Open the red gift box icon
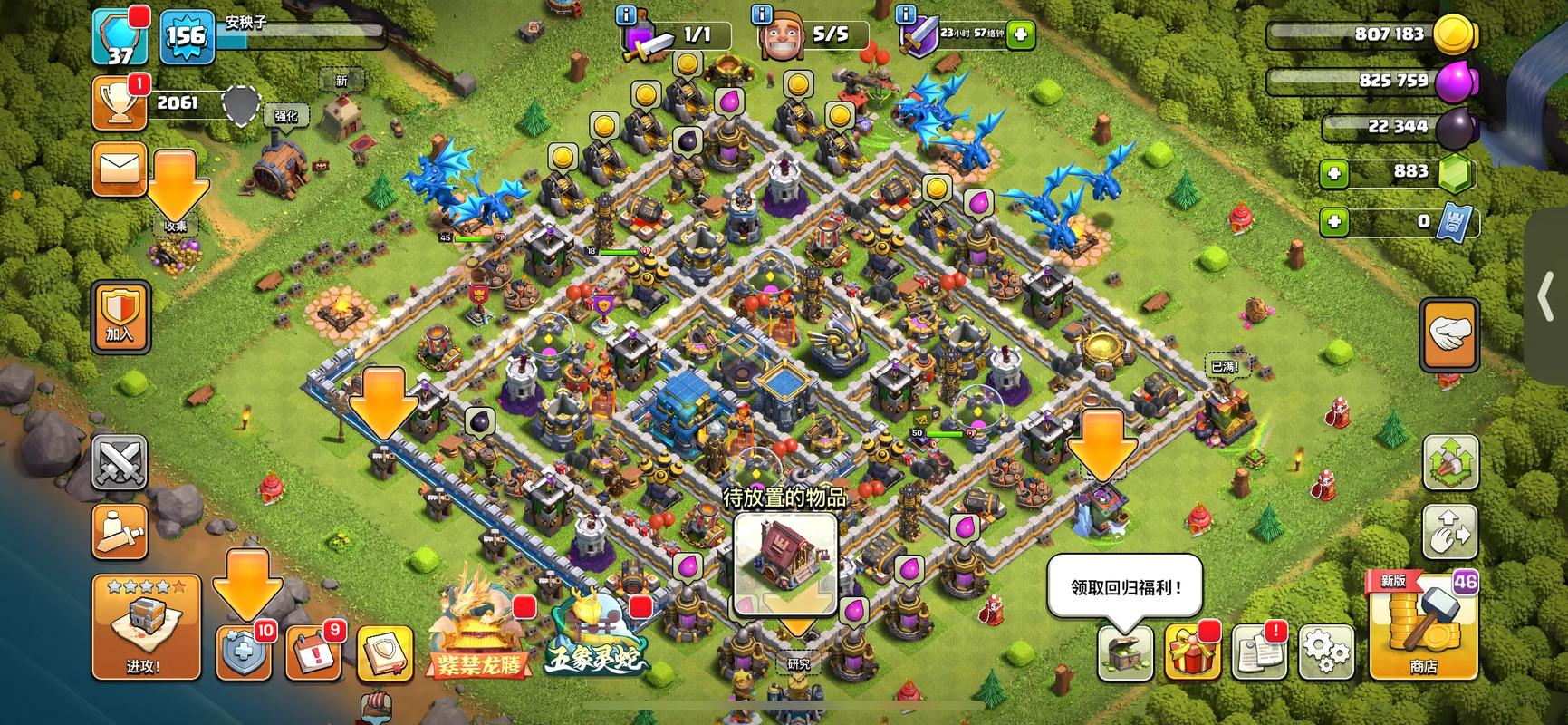Viewport: 1568px width, 725px height. coord(1192,652)
